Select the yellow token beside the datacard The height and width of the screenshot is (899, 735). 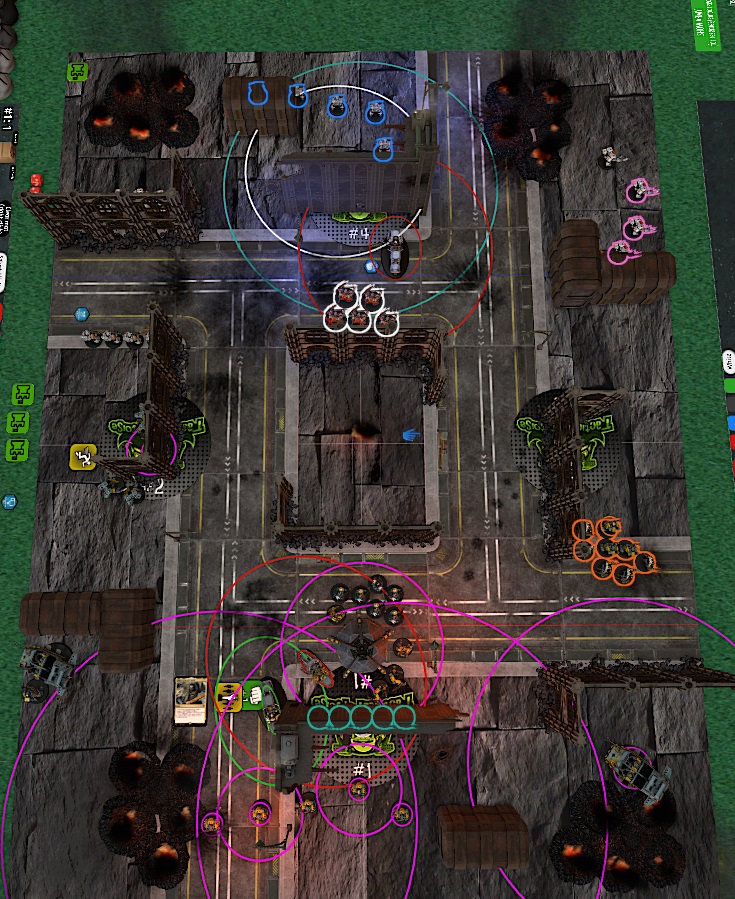tap(229, 695)
